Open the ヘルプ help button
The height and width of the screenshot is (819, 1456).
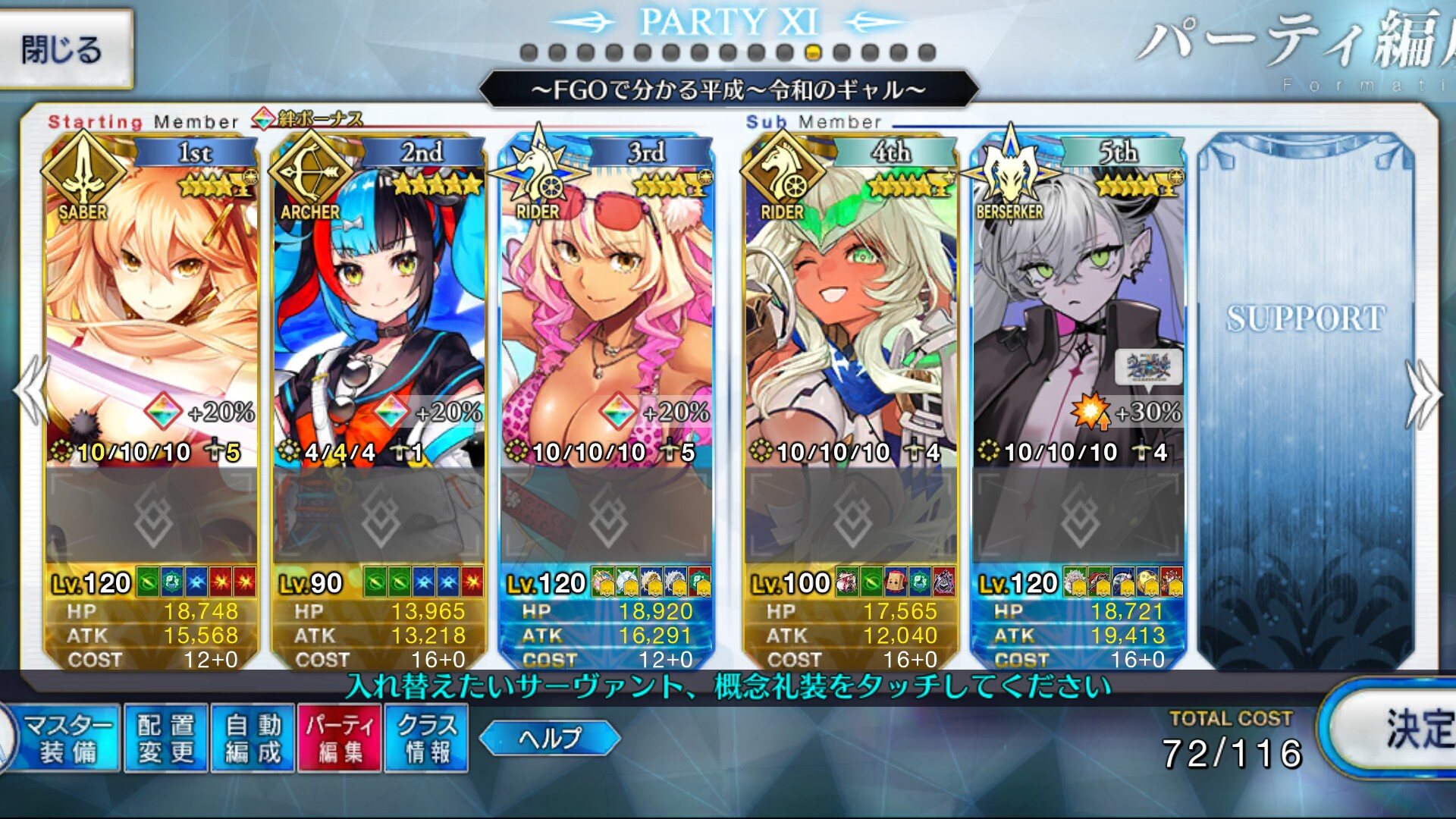[x=550, y=738]
